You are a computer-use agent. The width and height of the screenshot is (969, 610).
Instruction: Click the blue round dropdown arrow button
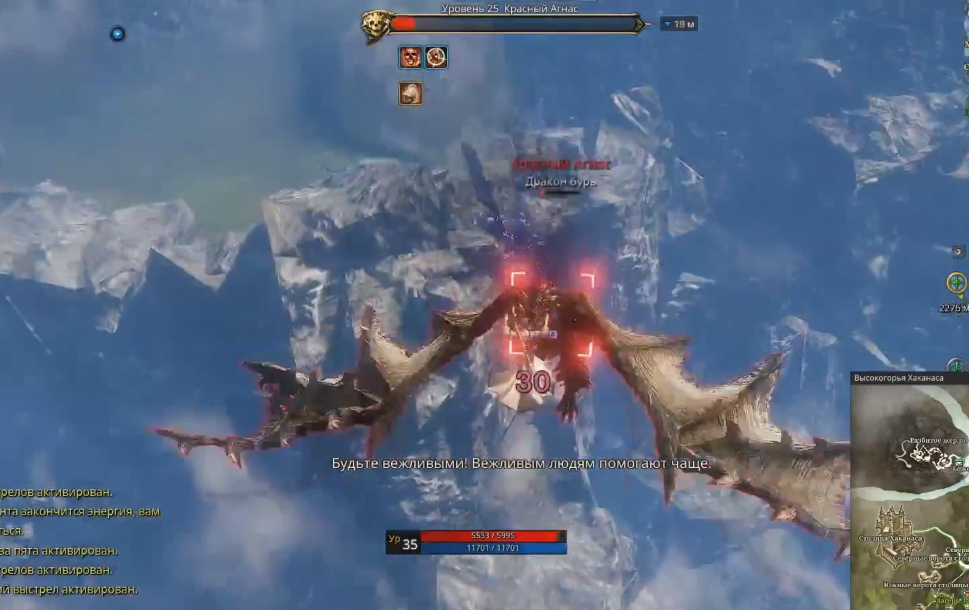(x=117, y=34)
